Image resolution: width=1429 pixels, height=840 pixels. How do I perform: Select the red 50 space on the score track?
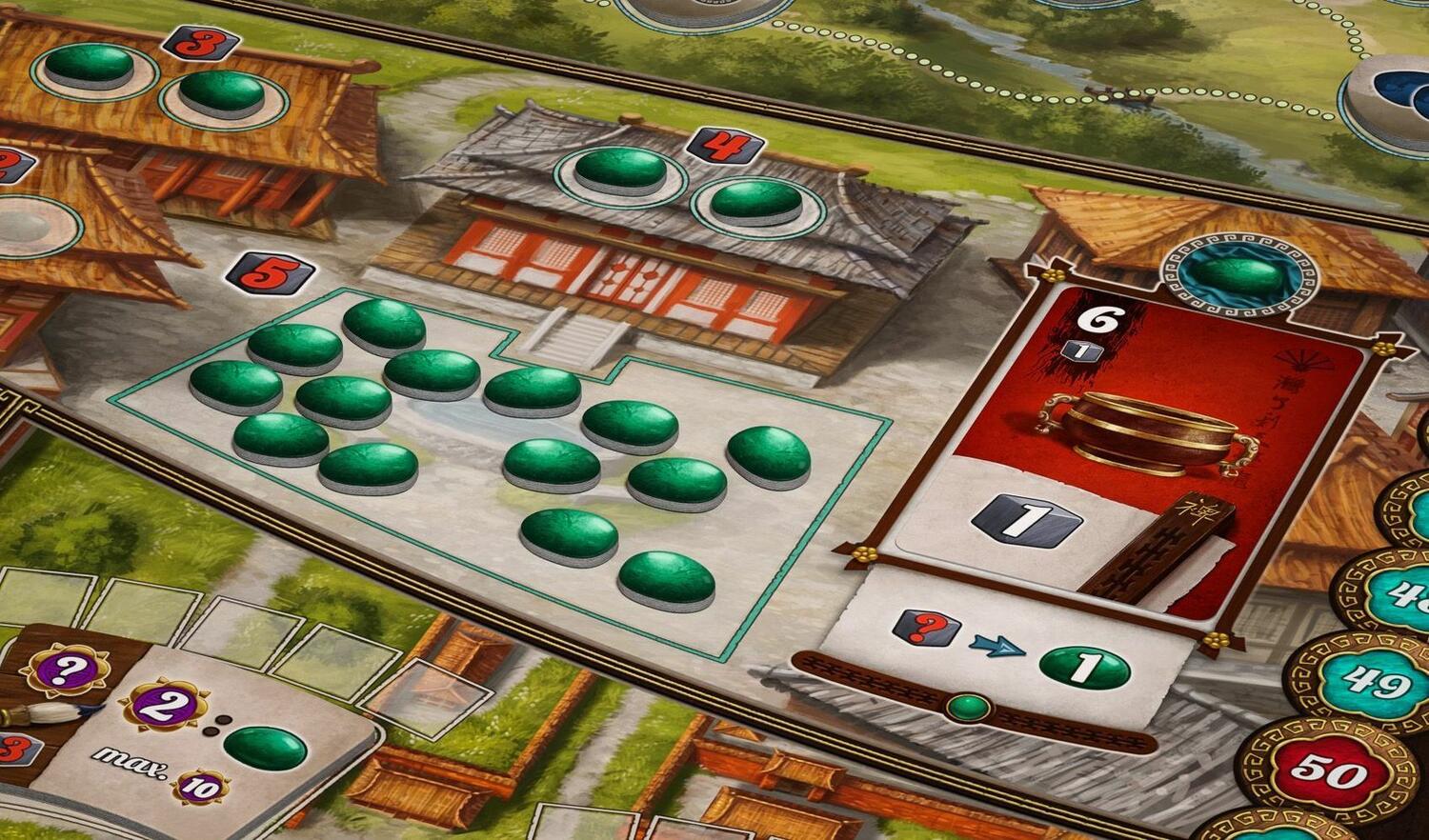[x=1328, y=770]
